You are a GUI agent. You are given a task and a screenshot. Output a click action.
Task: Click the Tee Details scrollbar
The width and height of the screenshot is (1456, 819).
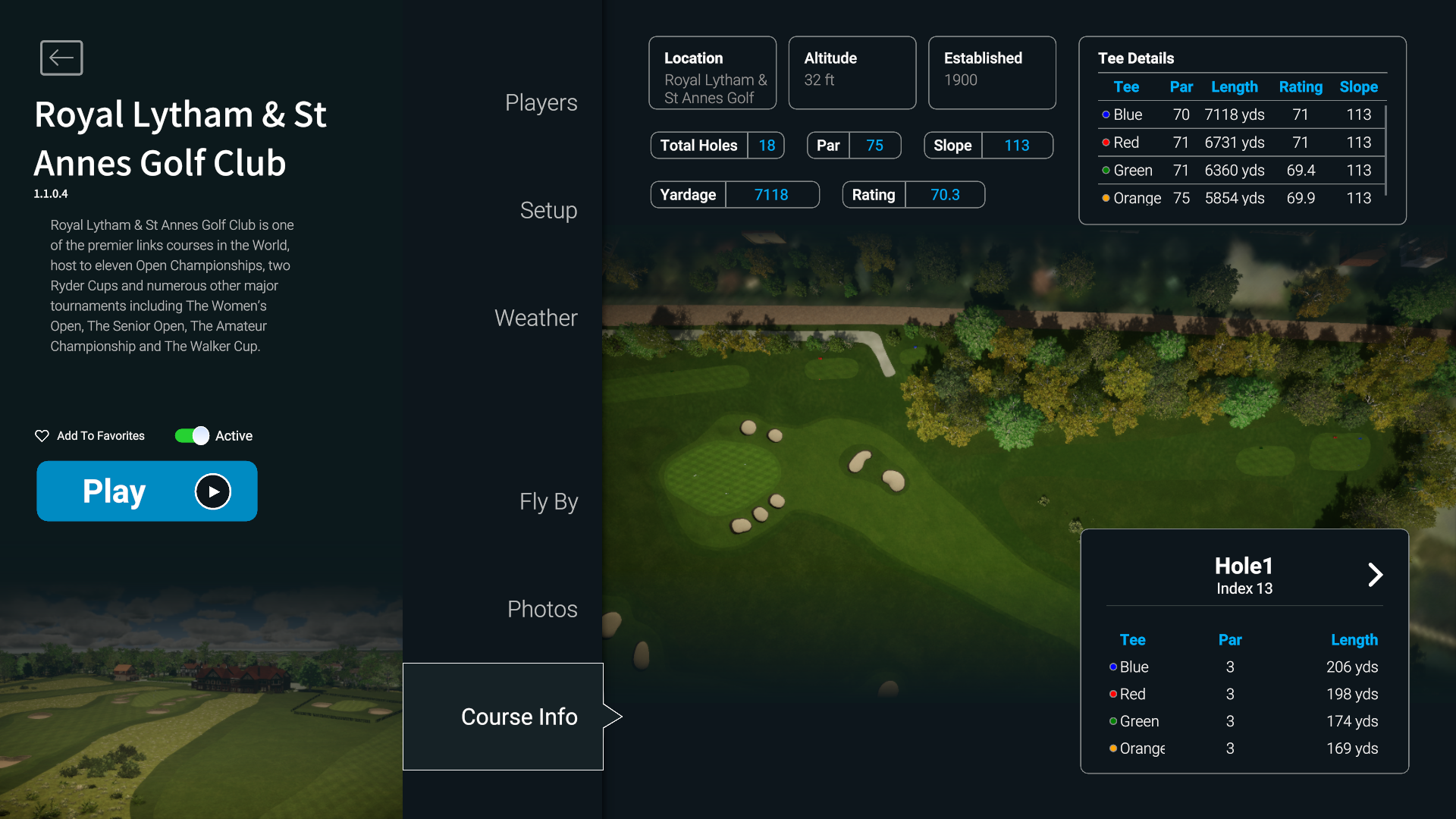[1386, 150]
